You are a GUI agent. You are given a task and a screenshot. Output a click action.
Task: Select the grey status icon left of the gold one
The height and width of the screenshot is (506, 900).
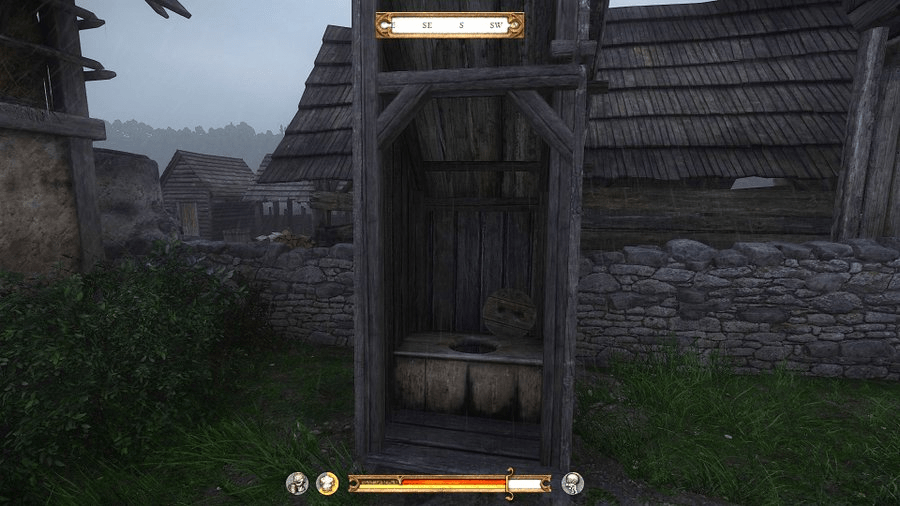point(297,484)
